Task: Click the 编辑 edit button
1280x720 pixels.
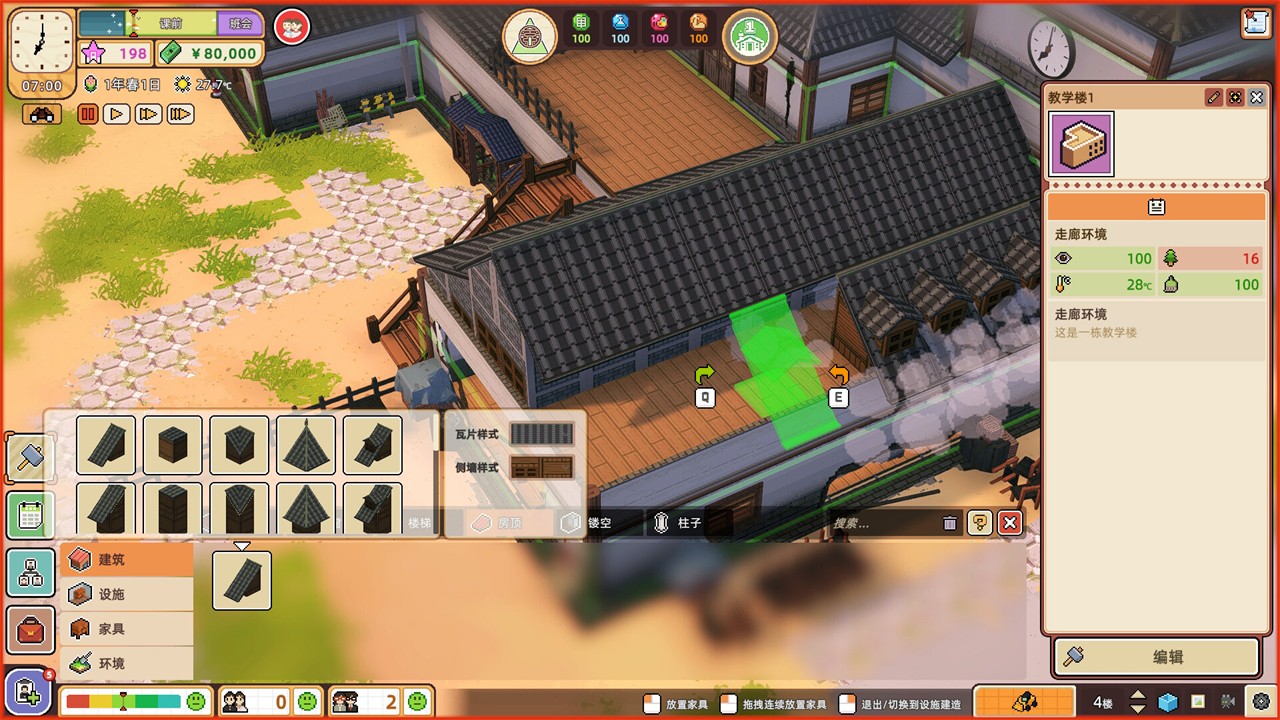Action: (x=1155, y=657)
